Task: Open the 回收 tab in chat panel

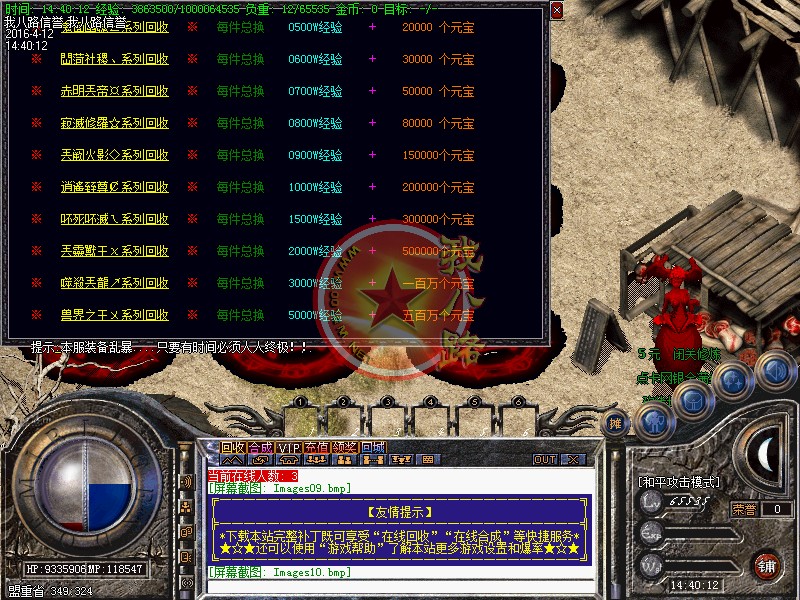Action: [232, 447]
